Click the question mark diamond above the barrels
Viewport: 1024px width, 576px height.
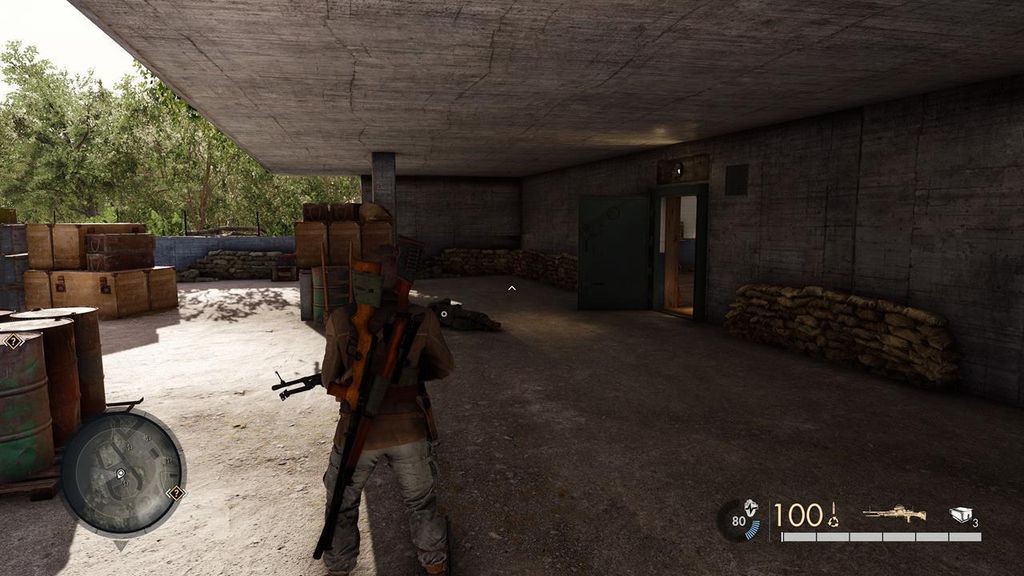[12, 341]
